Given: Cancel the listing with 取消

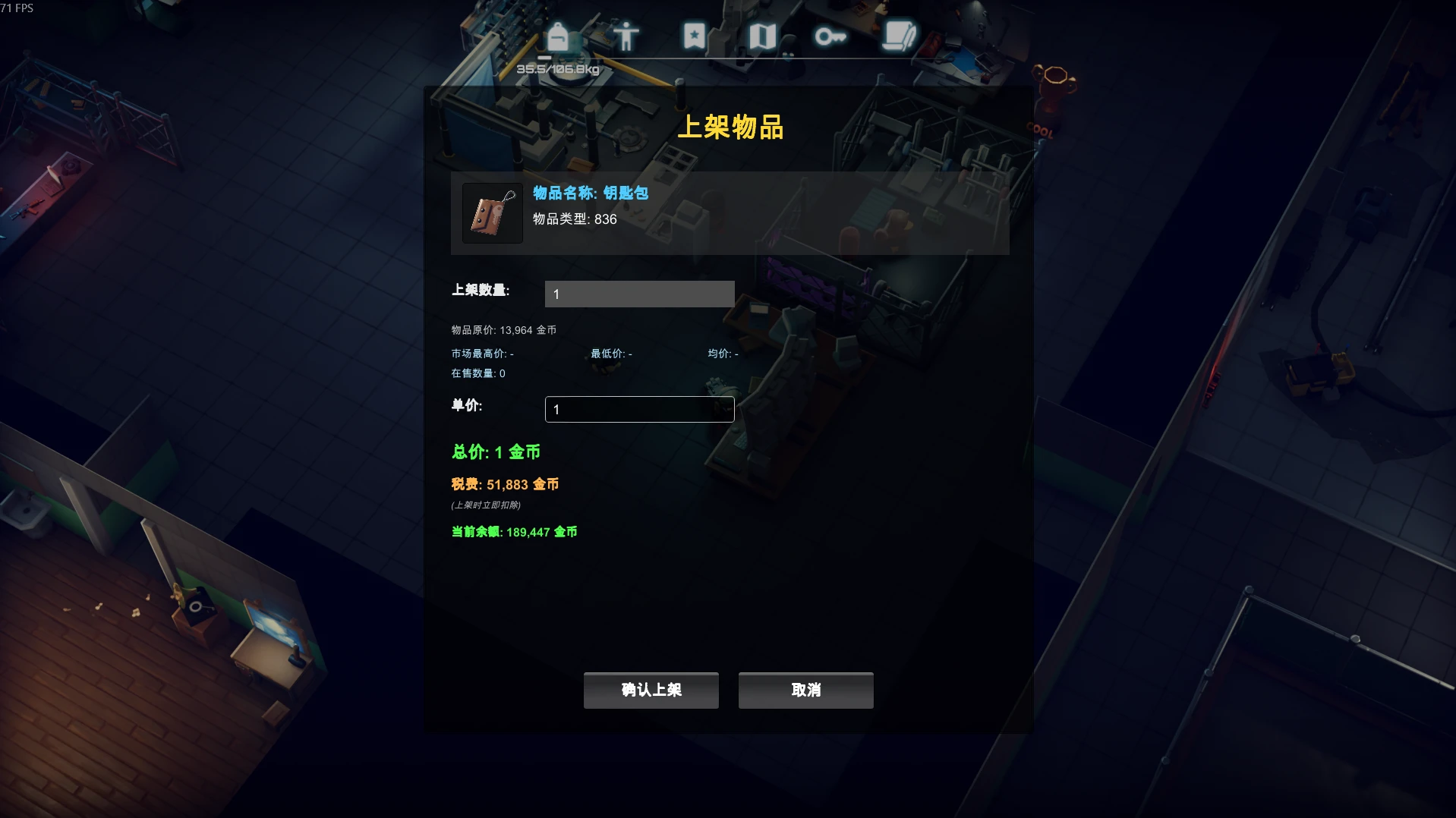Looking at the screenshot, I should (x=805, y=690).
